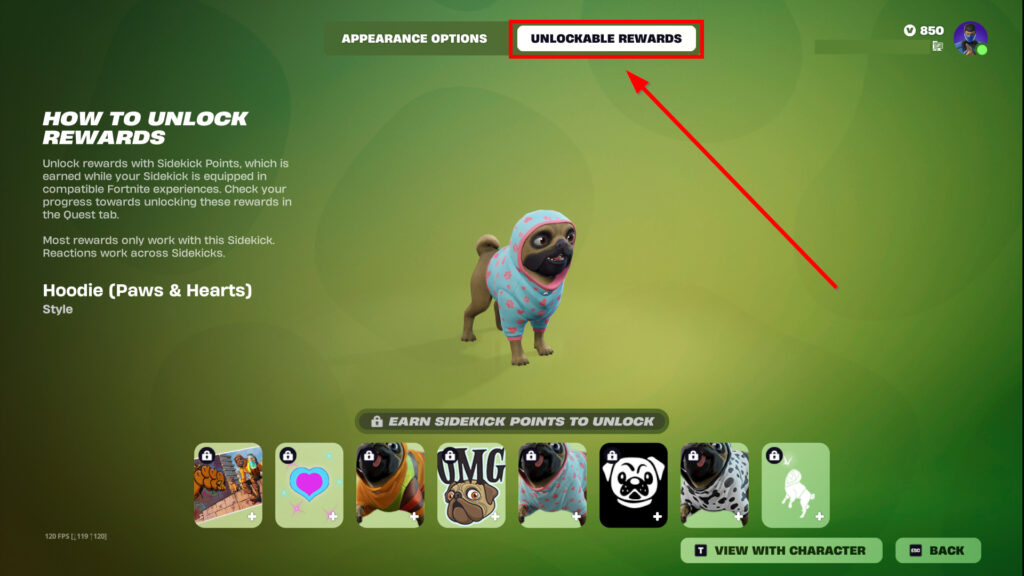The height and width of the screenshot is (576, 1024).
Task: Pick the OMG pug sticker reward
Action: tap(471, 485)
